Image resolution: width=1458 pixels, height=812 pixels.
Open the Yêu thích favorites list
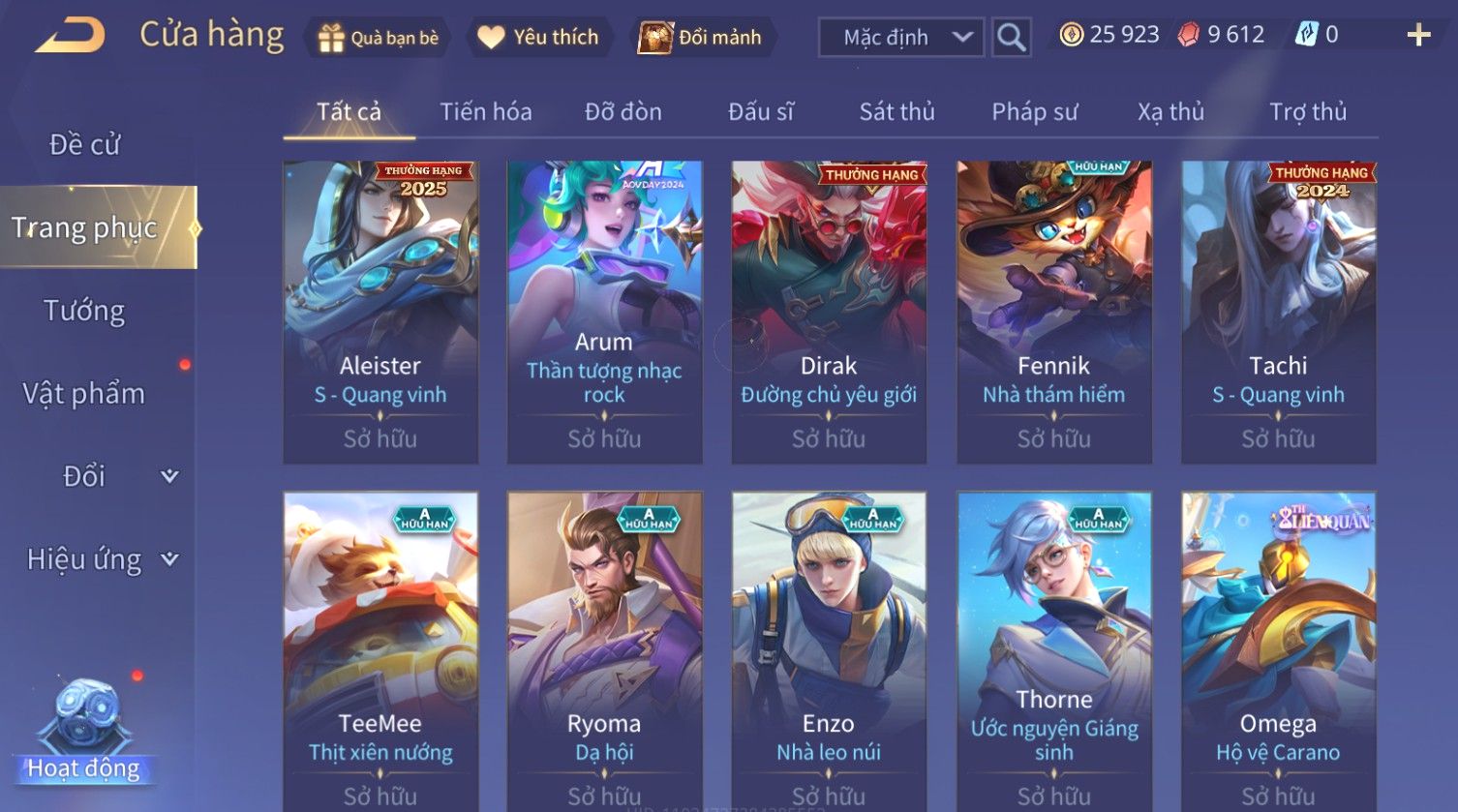[539, 38]
